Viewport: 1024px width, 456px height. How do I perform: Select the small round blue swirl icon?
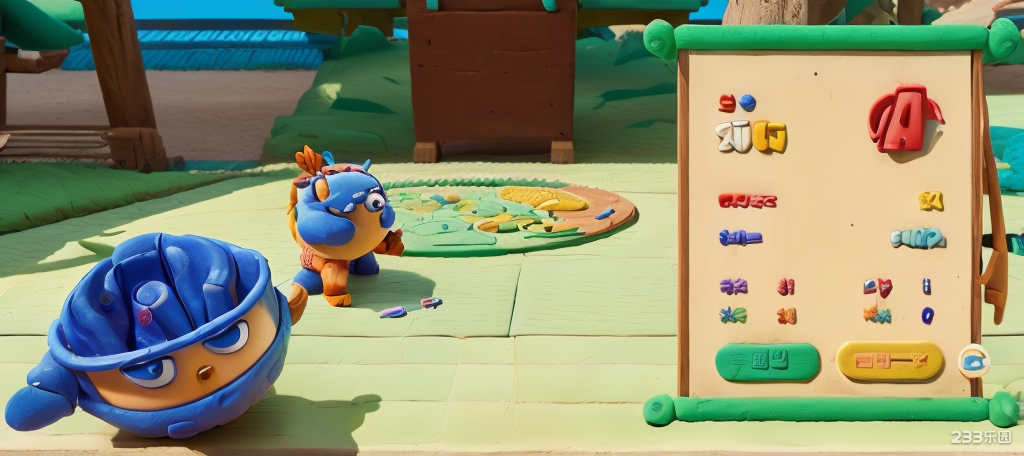click(x=972, y=360)
